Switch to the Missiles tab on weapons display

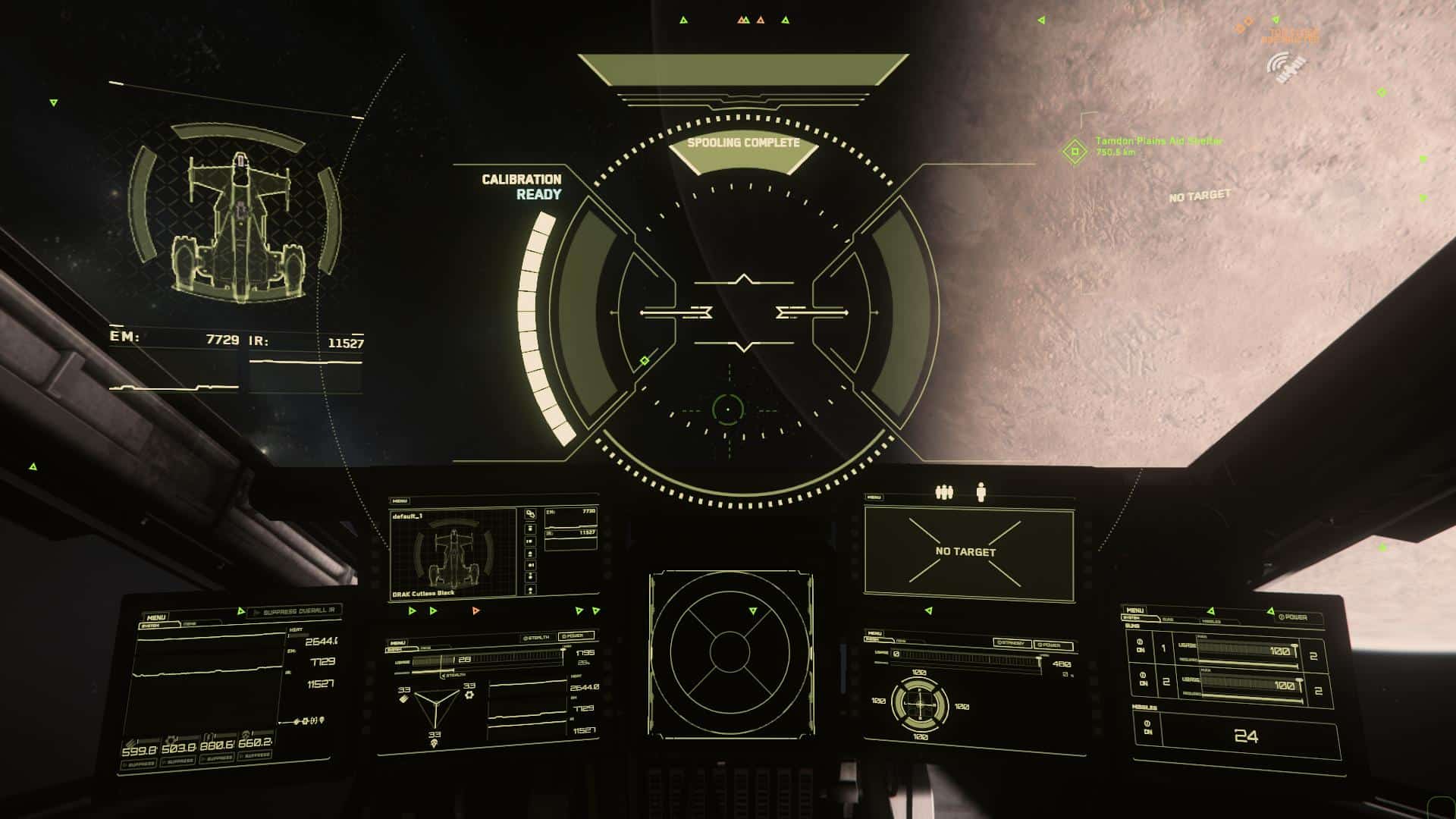click(x=1211, y=621)
